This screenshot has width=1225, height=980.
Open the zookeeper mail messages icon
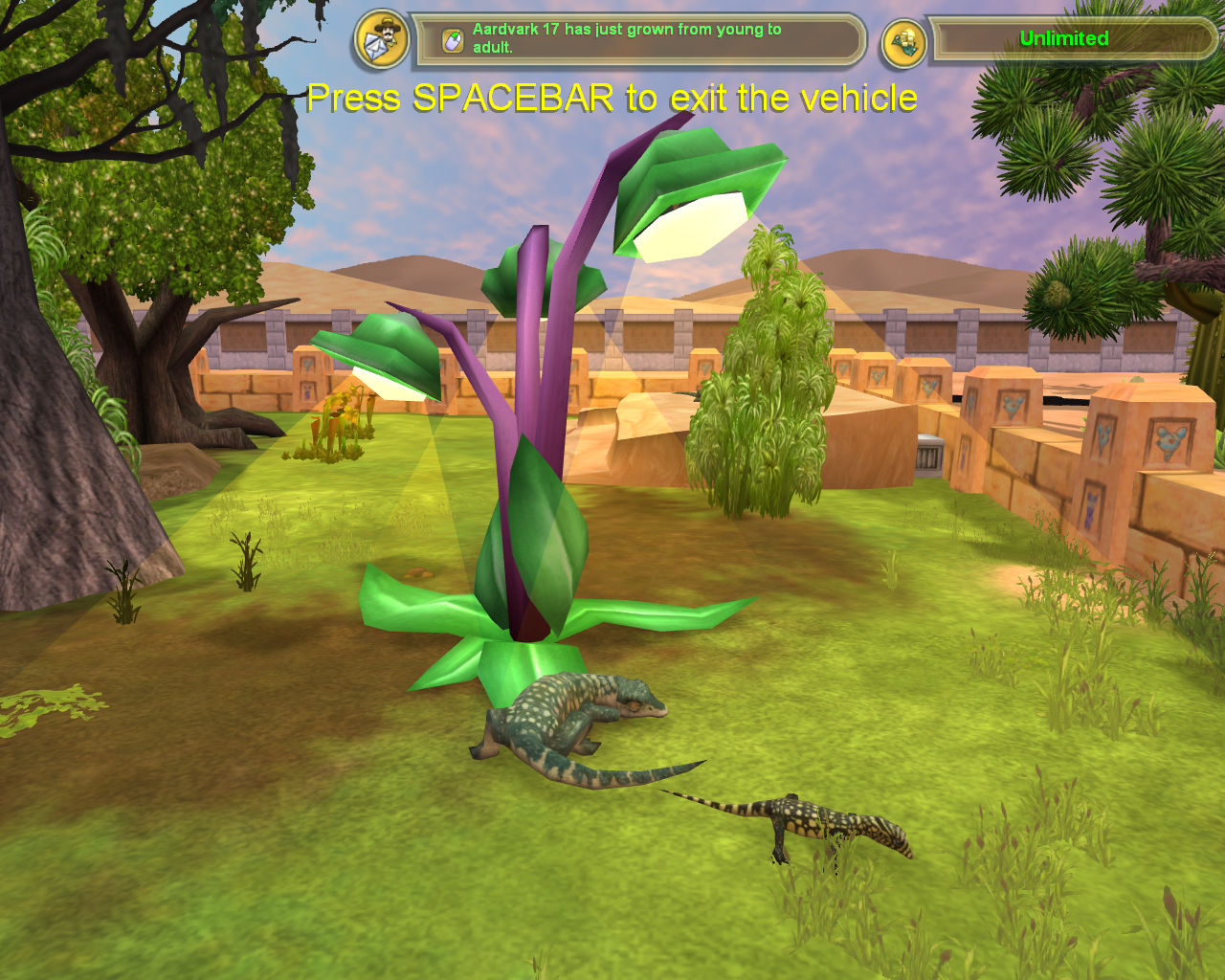click(382, 40)
